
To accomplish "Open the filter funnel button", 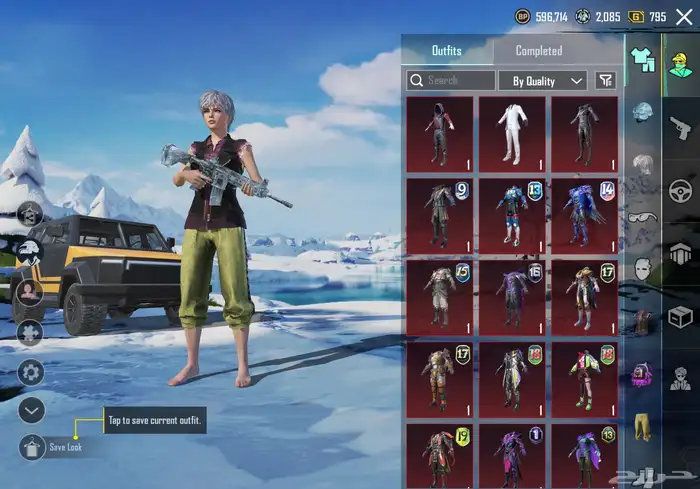I will pyautogui.click(x=605, y=80).
